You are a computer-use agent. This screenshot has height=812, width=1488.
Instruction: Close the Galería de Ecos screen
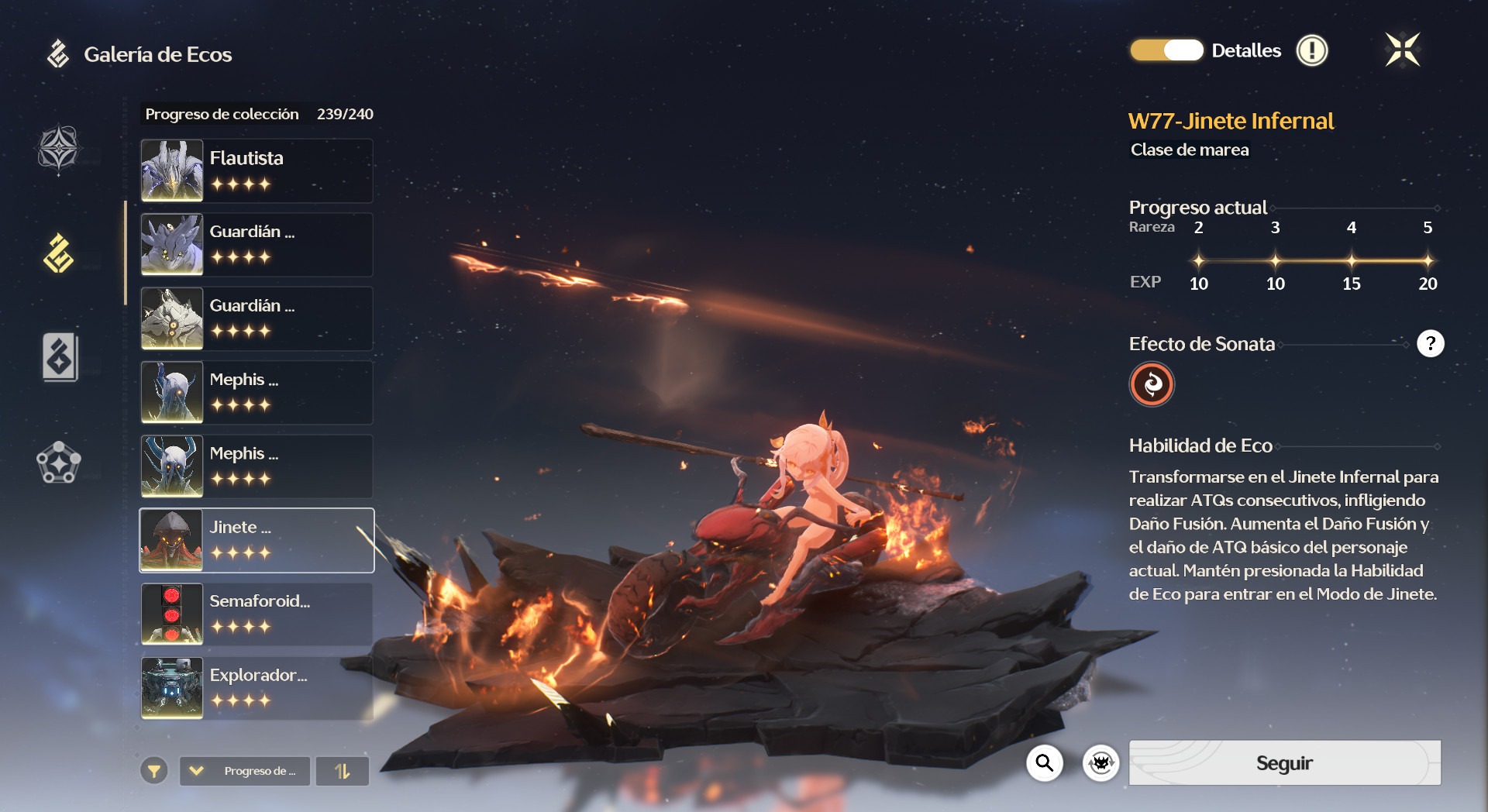pyautogui.click(x=1402, y=50)
